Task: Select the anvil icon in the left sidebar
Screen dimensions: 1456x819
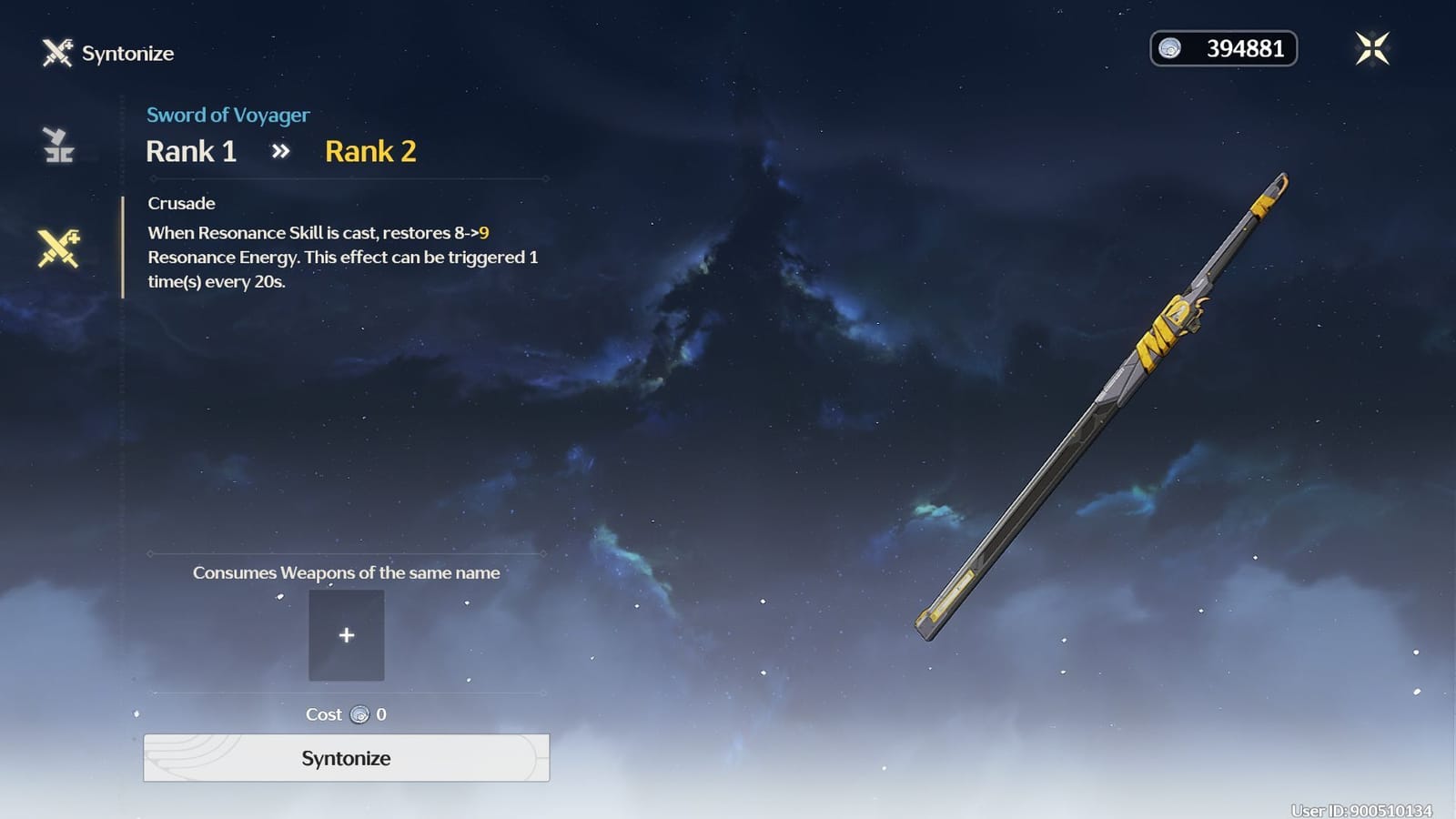Action: (56, 144)
